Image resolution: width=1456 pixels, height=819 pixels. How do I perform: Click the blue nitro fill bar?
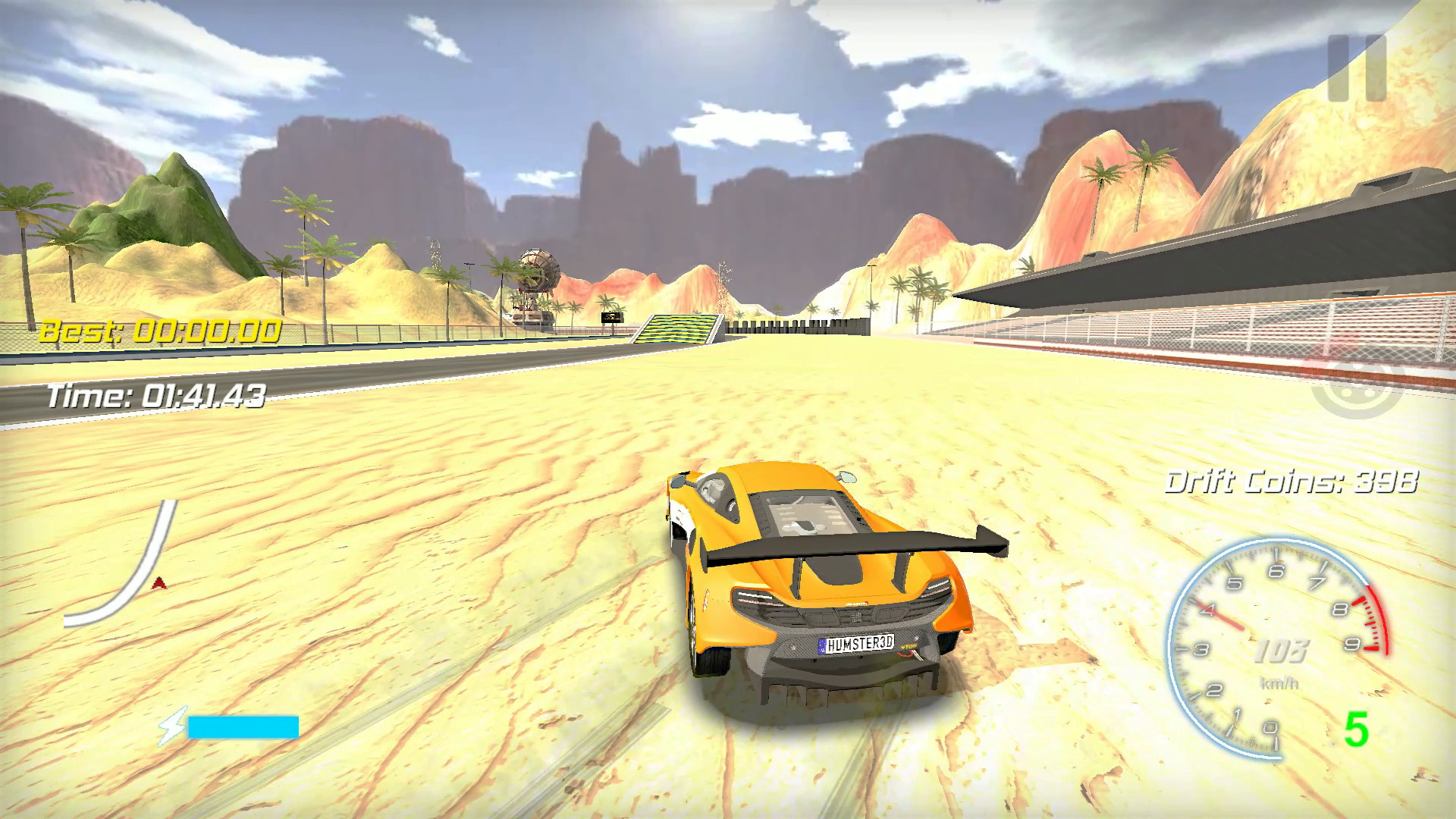pyautogui.click(x=243, y=726)
